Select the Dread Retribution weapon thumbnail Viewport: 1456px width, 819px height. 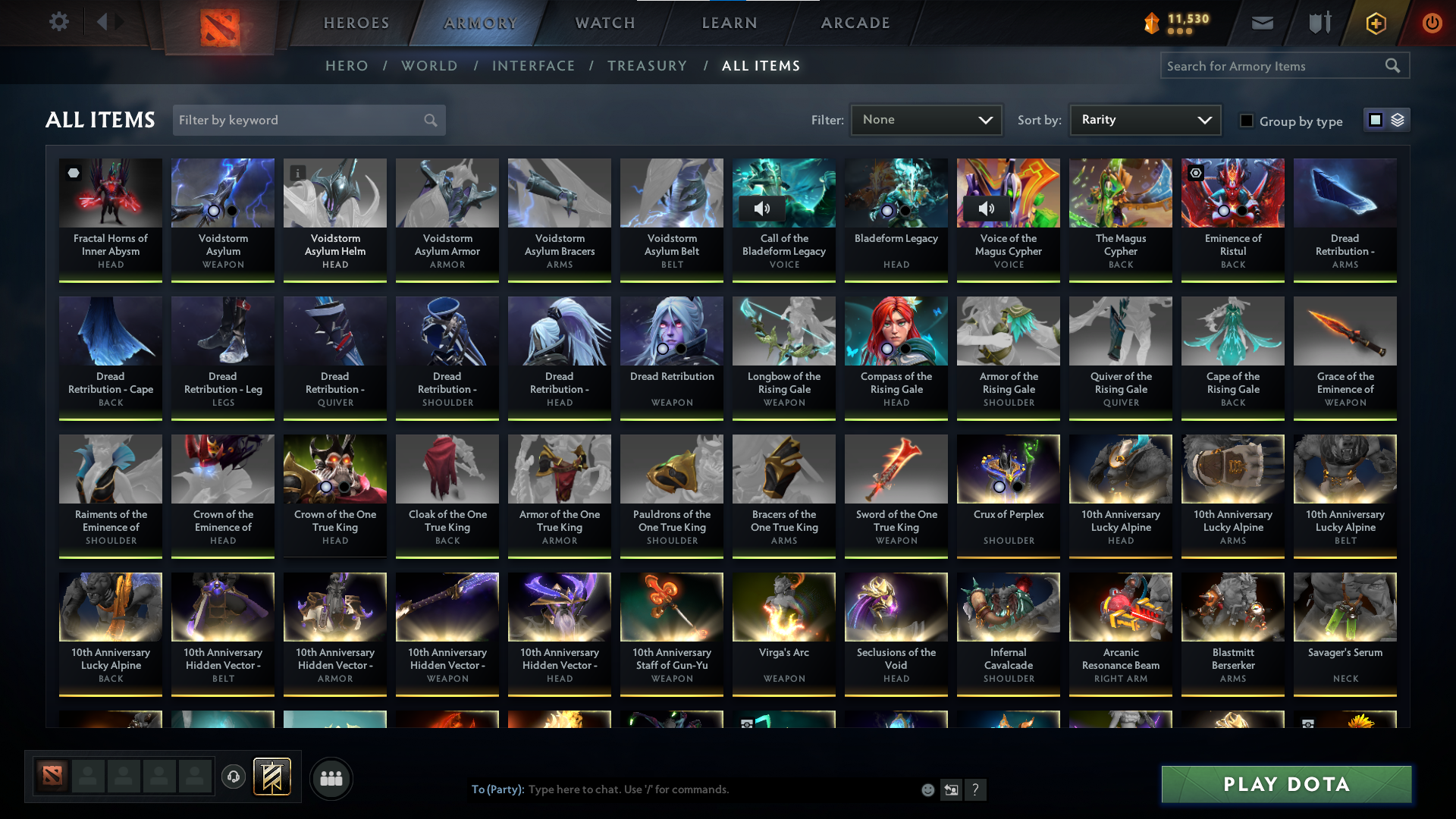[671, 331]
